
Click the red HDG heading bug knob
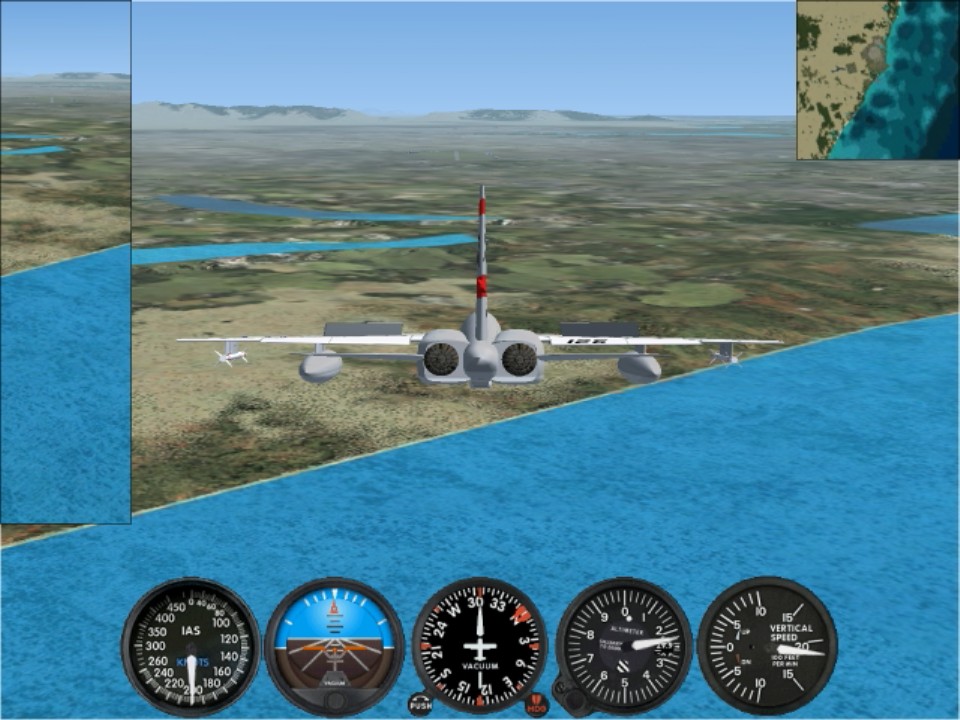pyautogui.click(x=537, y=705)
